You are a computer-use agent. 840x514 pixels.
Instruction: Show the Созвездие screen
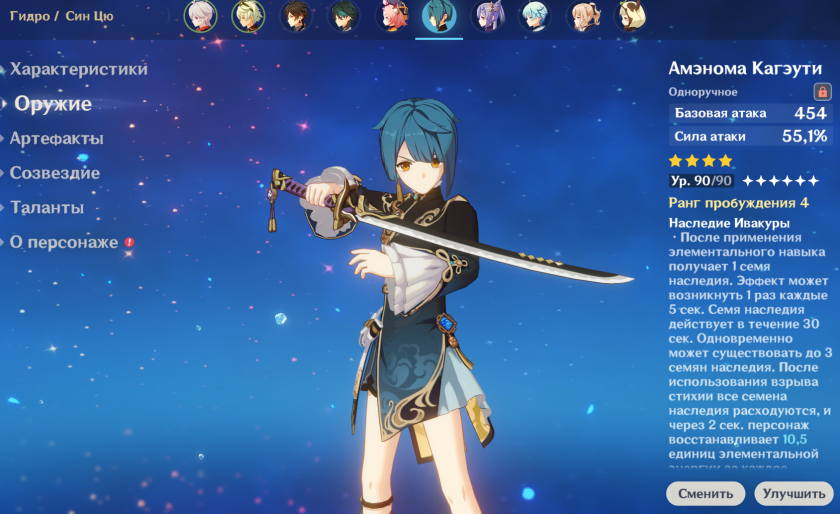pyautogui.click(x=55, y=173)
